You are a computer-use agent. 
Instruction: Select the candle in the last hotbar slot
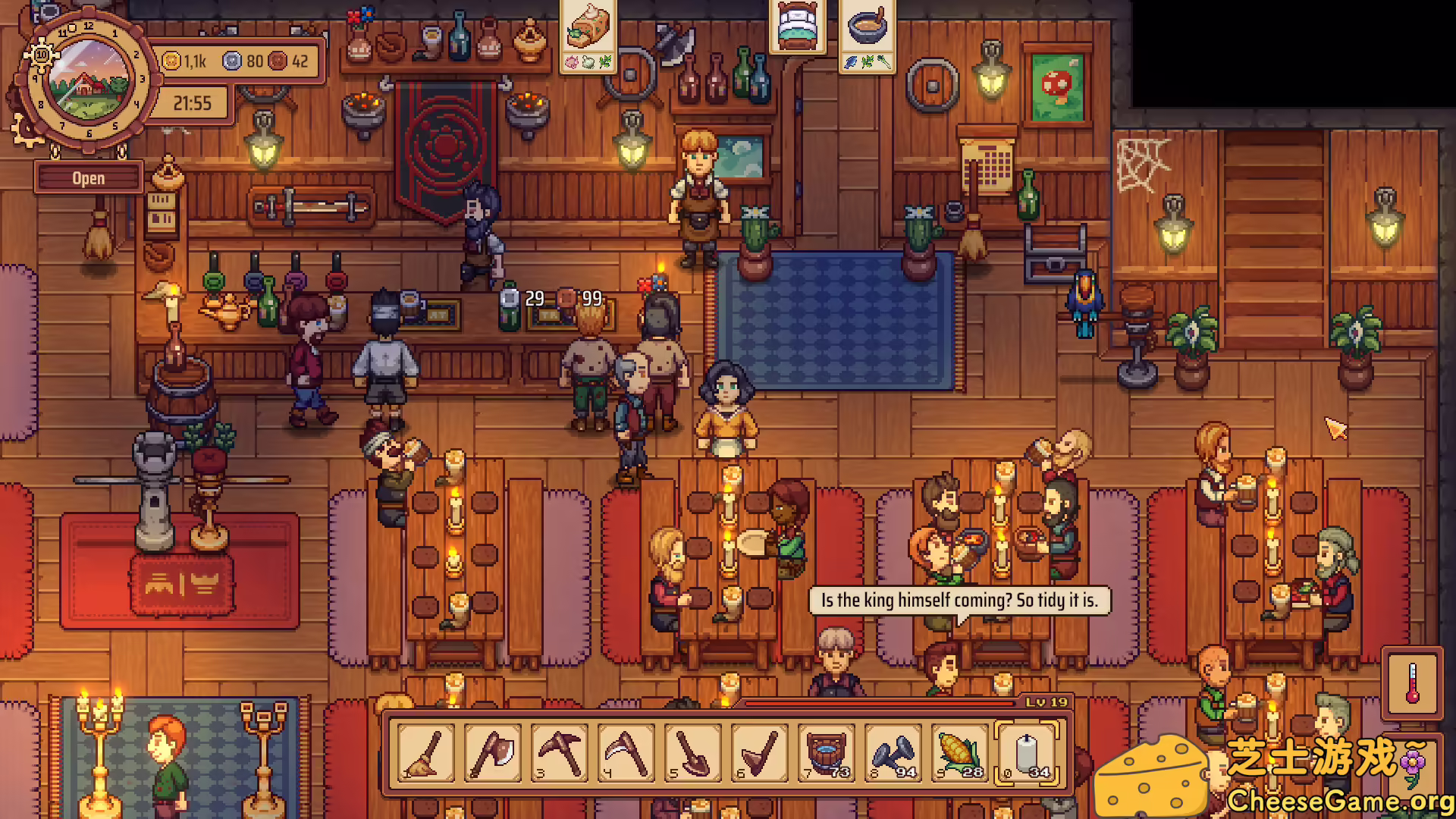1027,753
